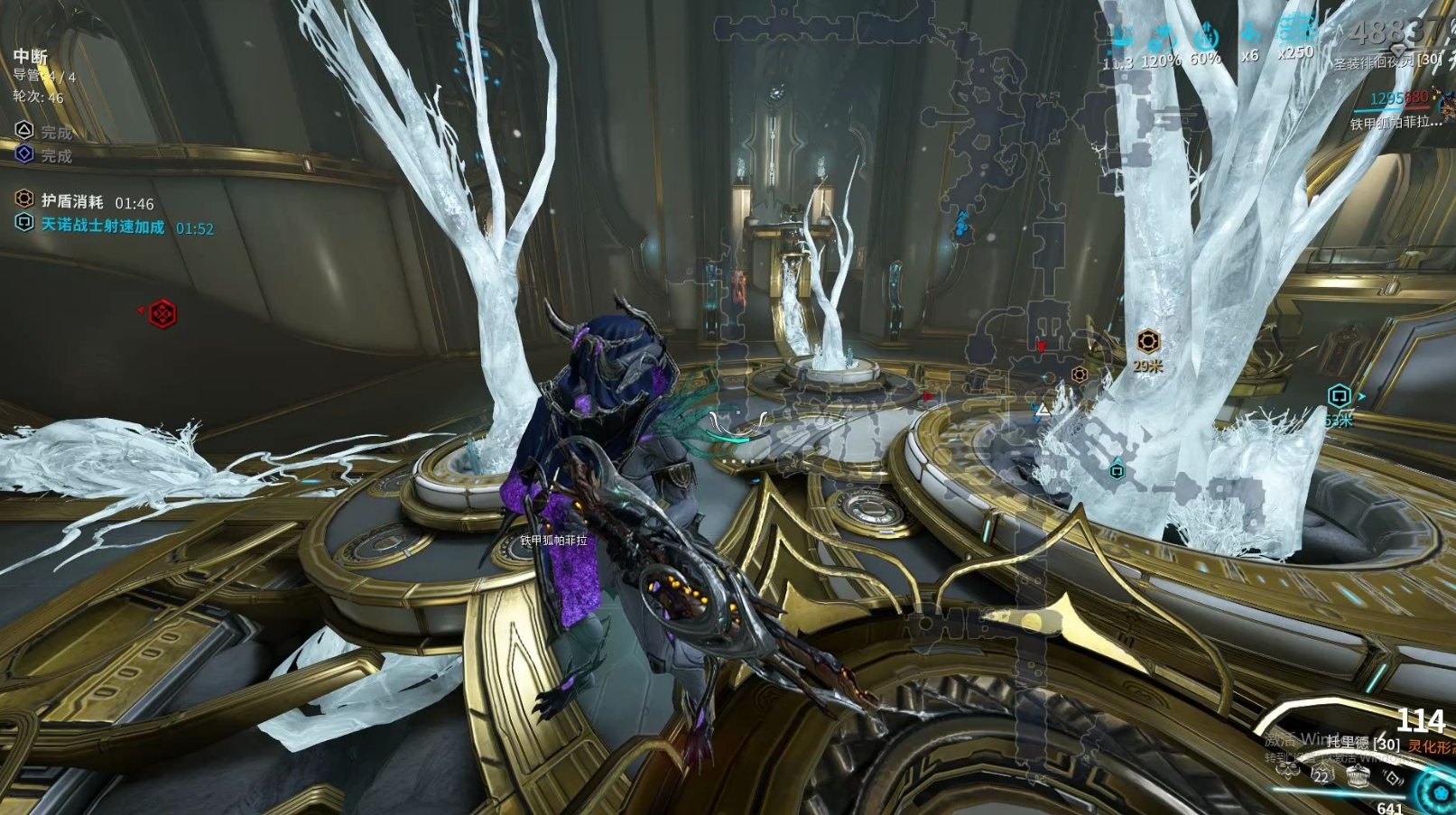Click the x6 buff icon
Image resolution: width=1456 pixels, height=815 pixels.
point(1249,34)
